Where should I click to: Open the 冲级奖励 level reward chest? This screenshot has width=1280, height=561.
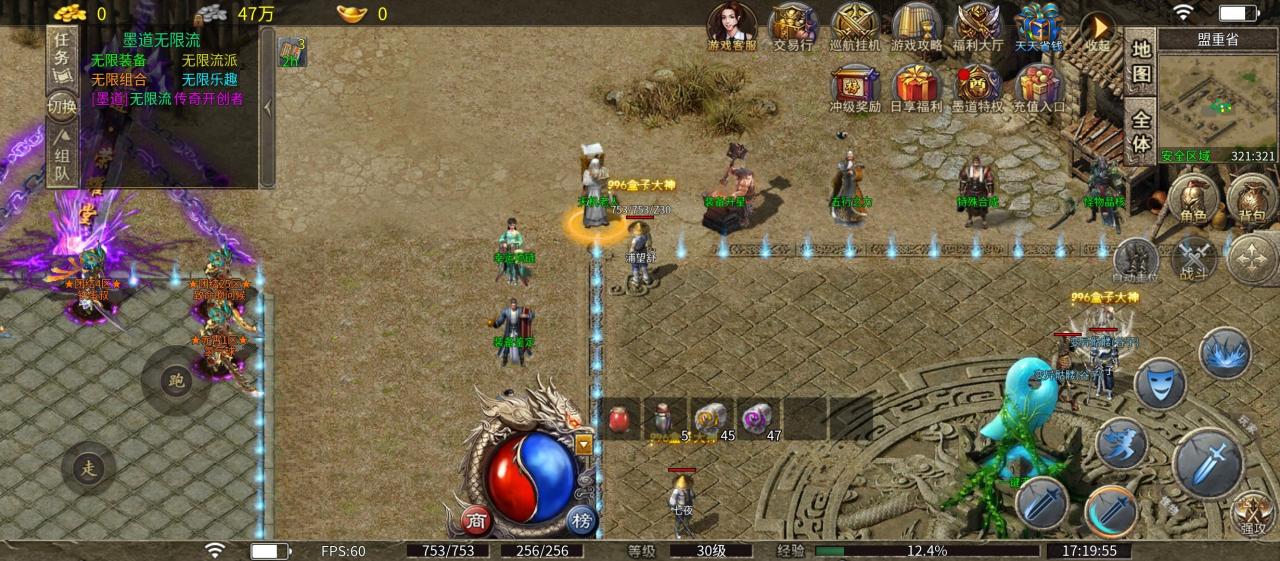tap(855, 87)
